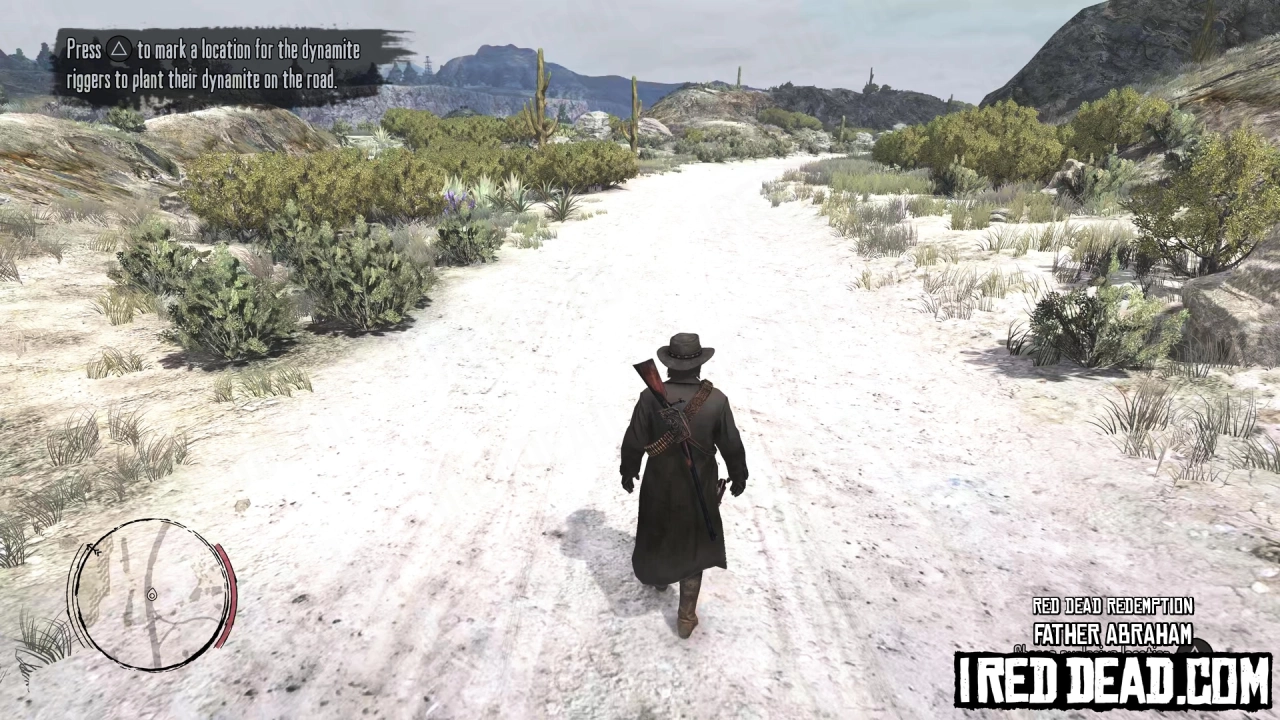
Task: Click the triangle prompt above the watermark
Action: 1194,650
